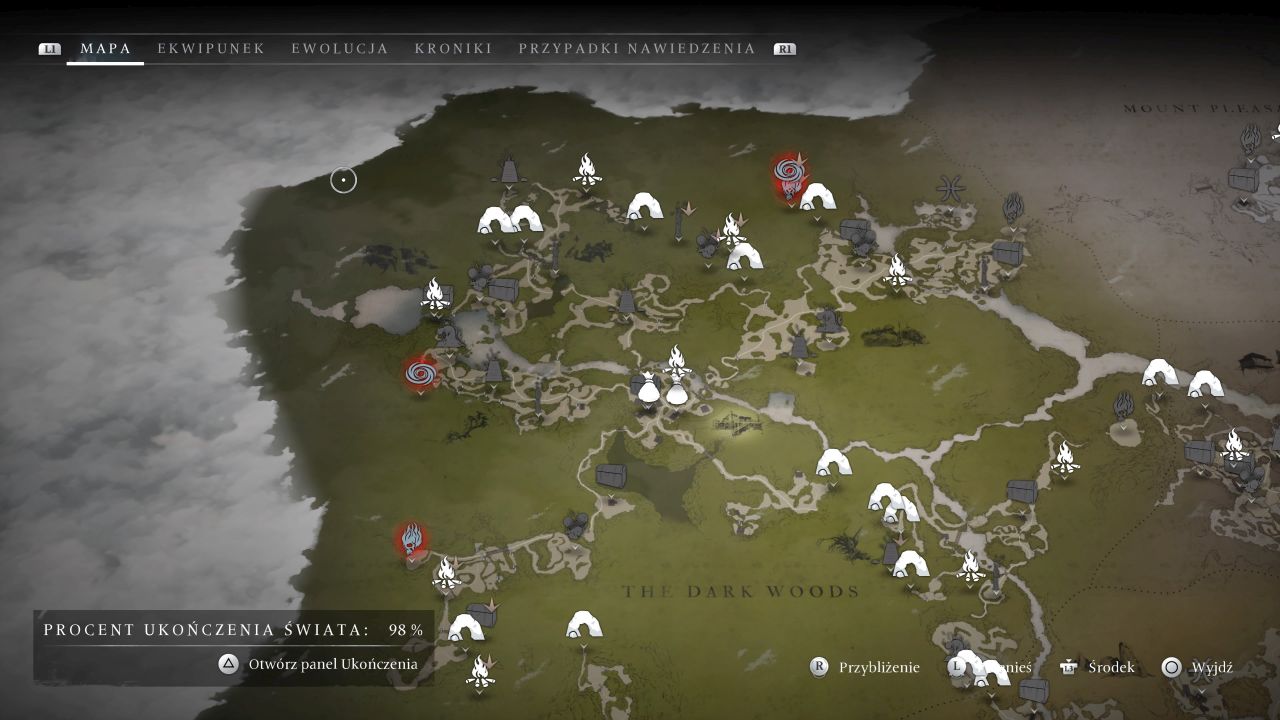Click the highlighted yellow building on the map
This screenshot has width=1280, height=720.
click(738, 423)
